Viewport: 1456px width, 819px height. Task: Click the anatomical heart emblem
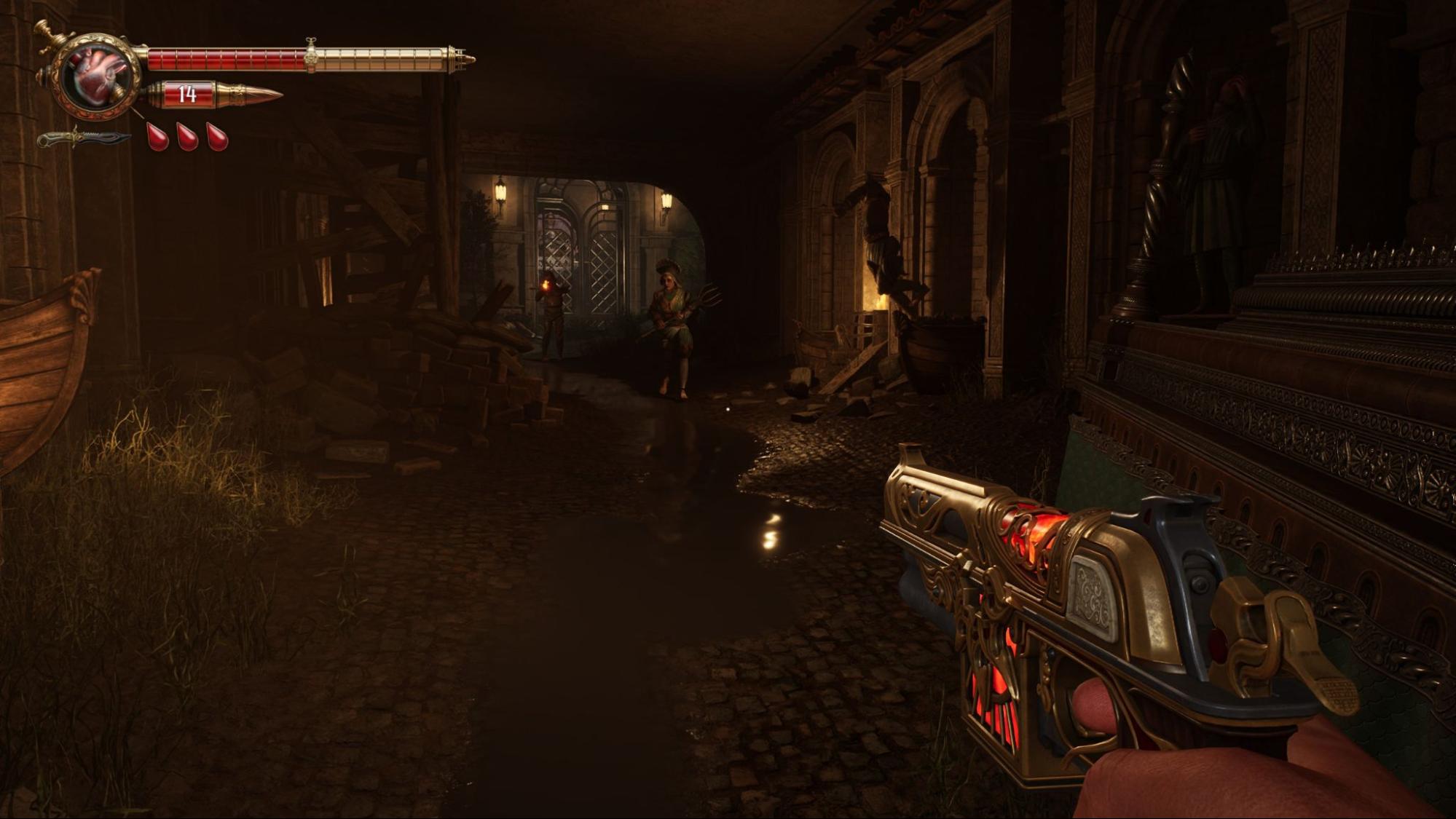point(99,76)
